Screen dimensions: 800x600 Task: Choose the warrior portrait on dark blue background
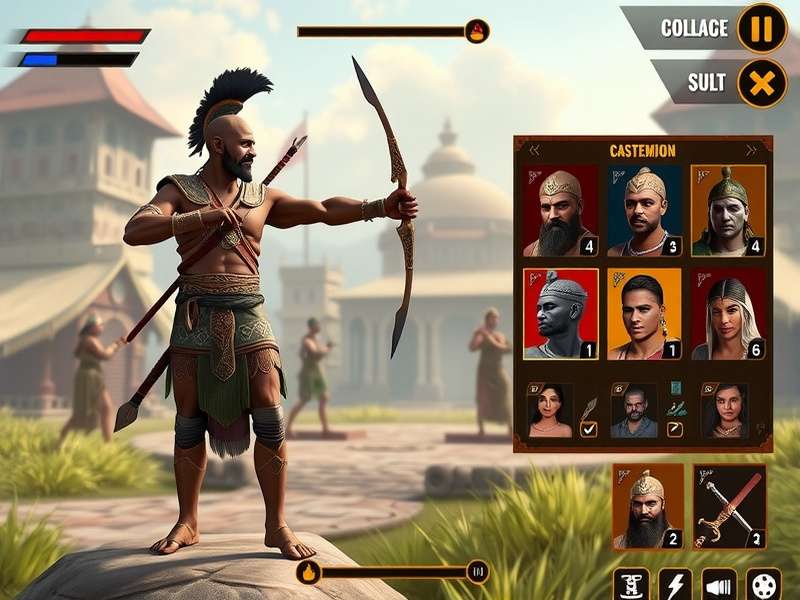pyautogui.click(x=644, y=211)
